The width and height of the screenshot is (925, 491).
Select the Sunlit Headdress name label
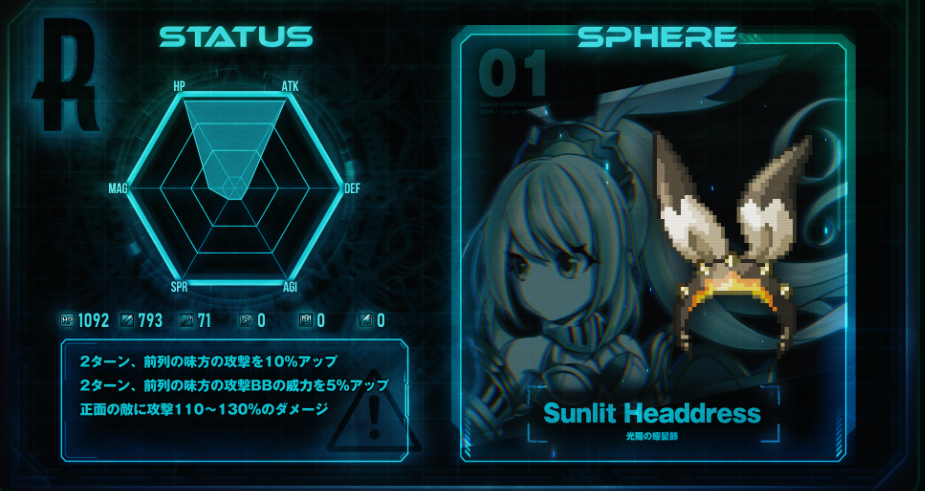[x=652, y=414]
